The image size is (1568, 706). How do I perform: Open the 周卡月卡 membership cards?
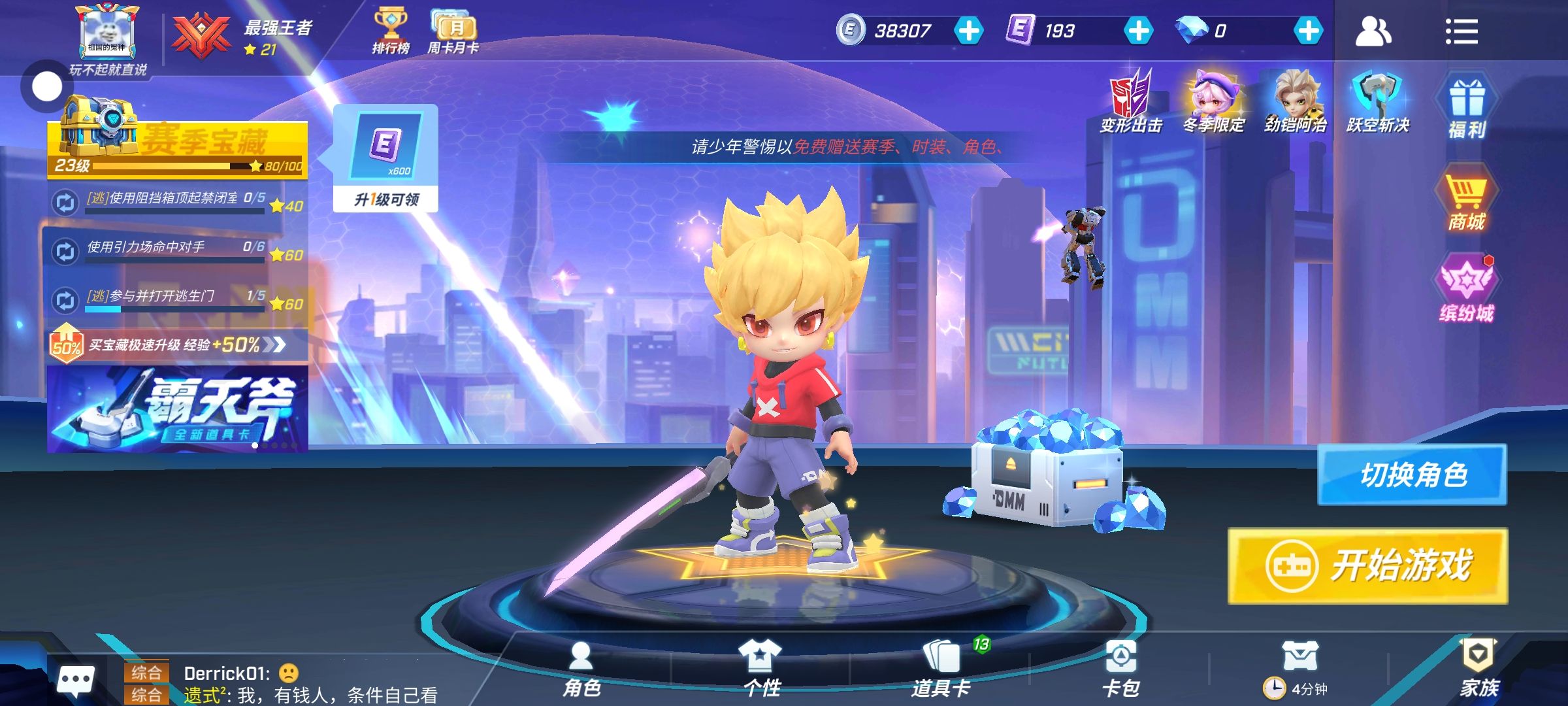click(x=453, y=31)
